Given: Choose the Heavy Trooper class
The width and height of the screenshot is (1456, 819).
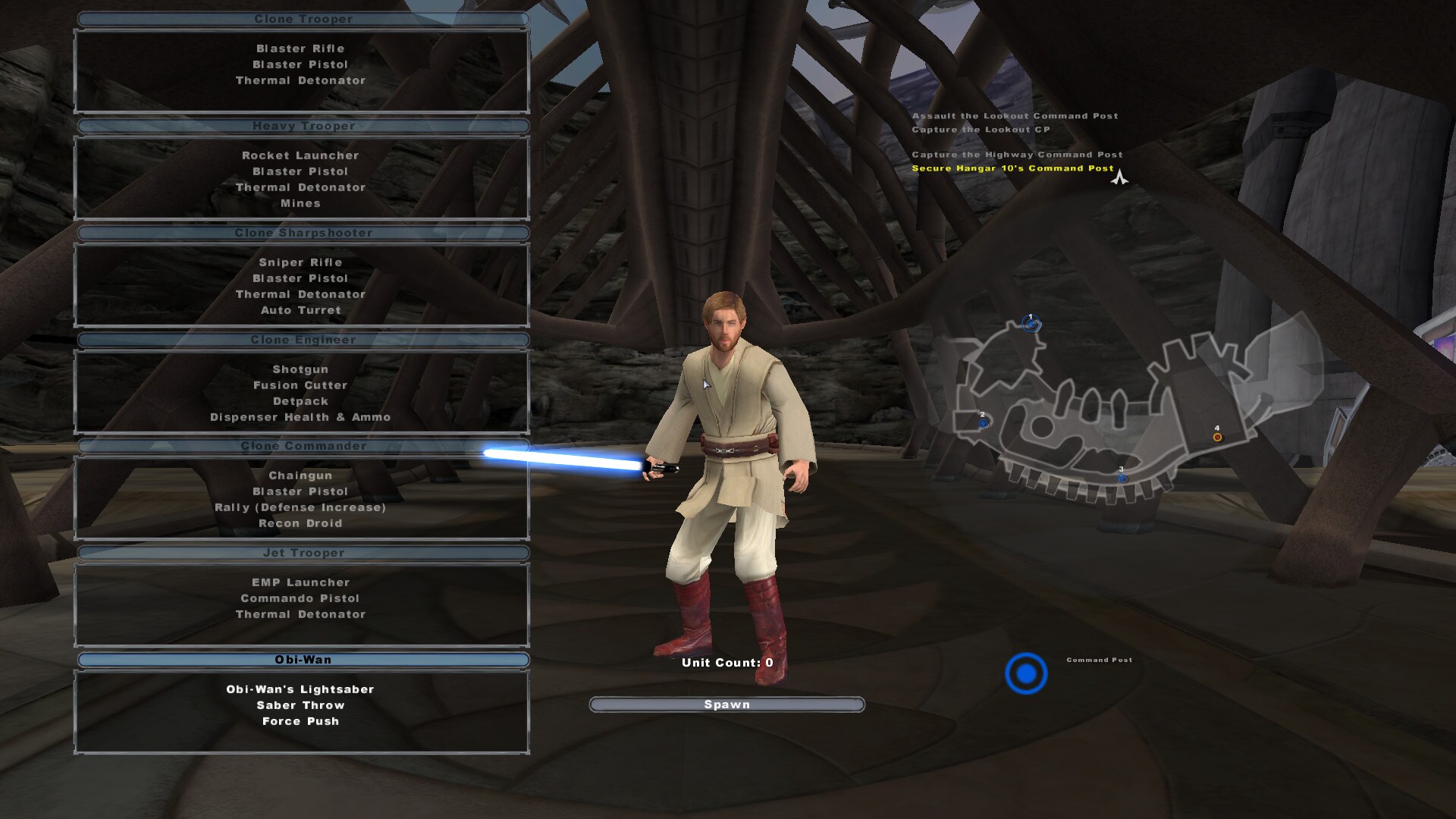Looking at the screenshot, I should point(303,127).
